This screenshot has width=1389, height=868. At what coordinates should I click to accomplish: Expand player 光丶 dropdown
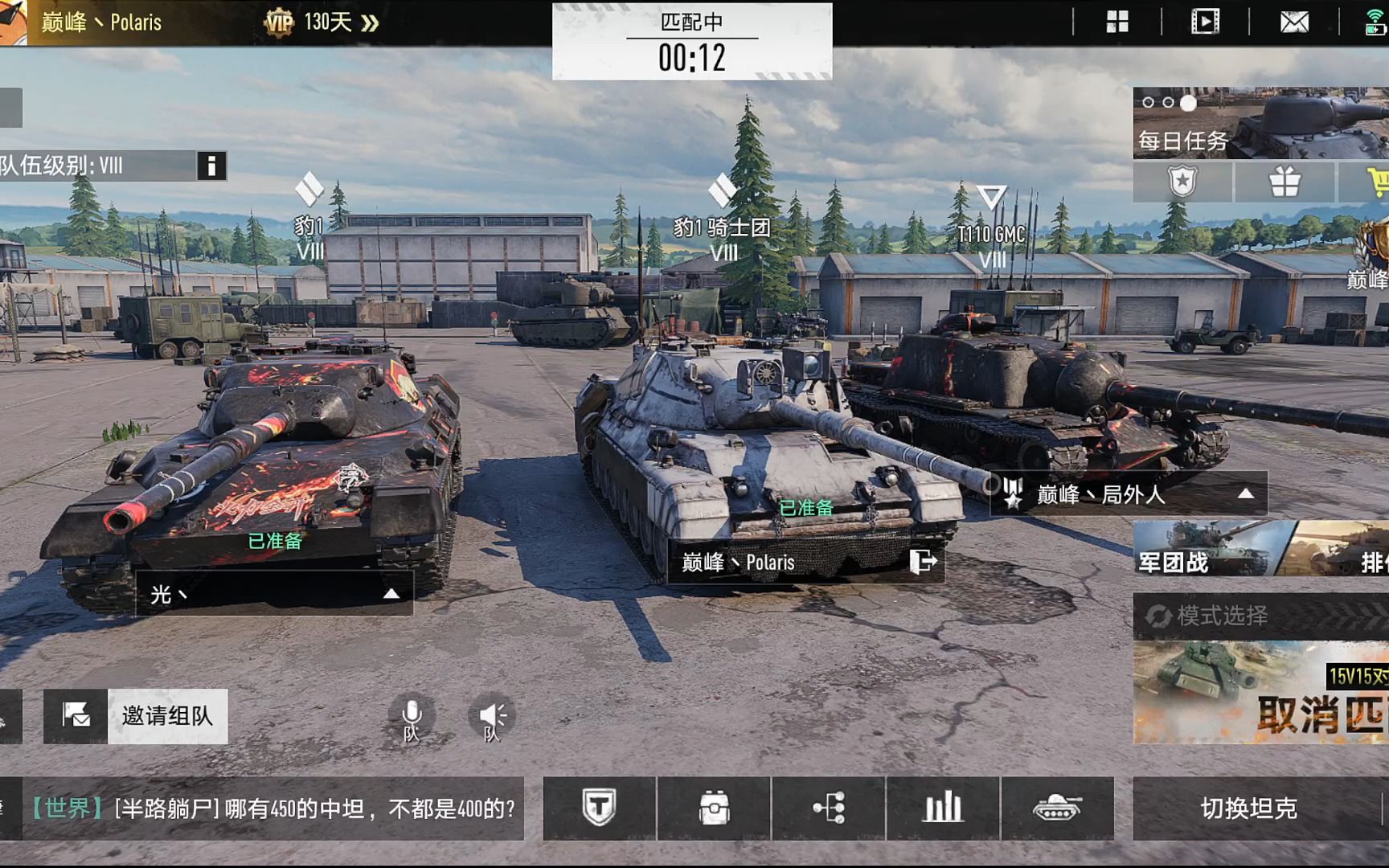point(391,594)
